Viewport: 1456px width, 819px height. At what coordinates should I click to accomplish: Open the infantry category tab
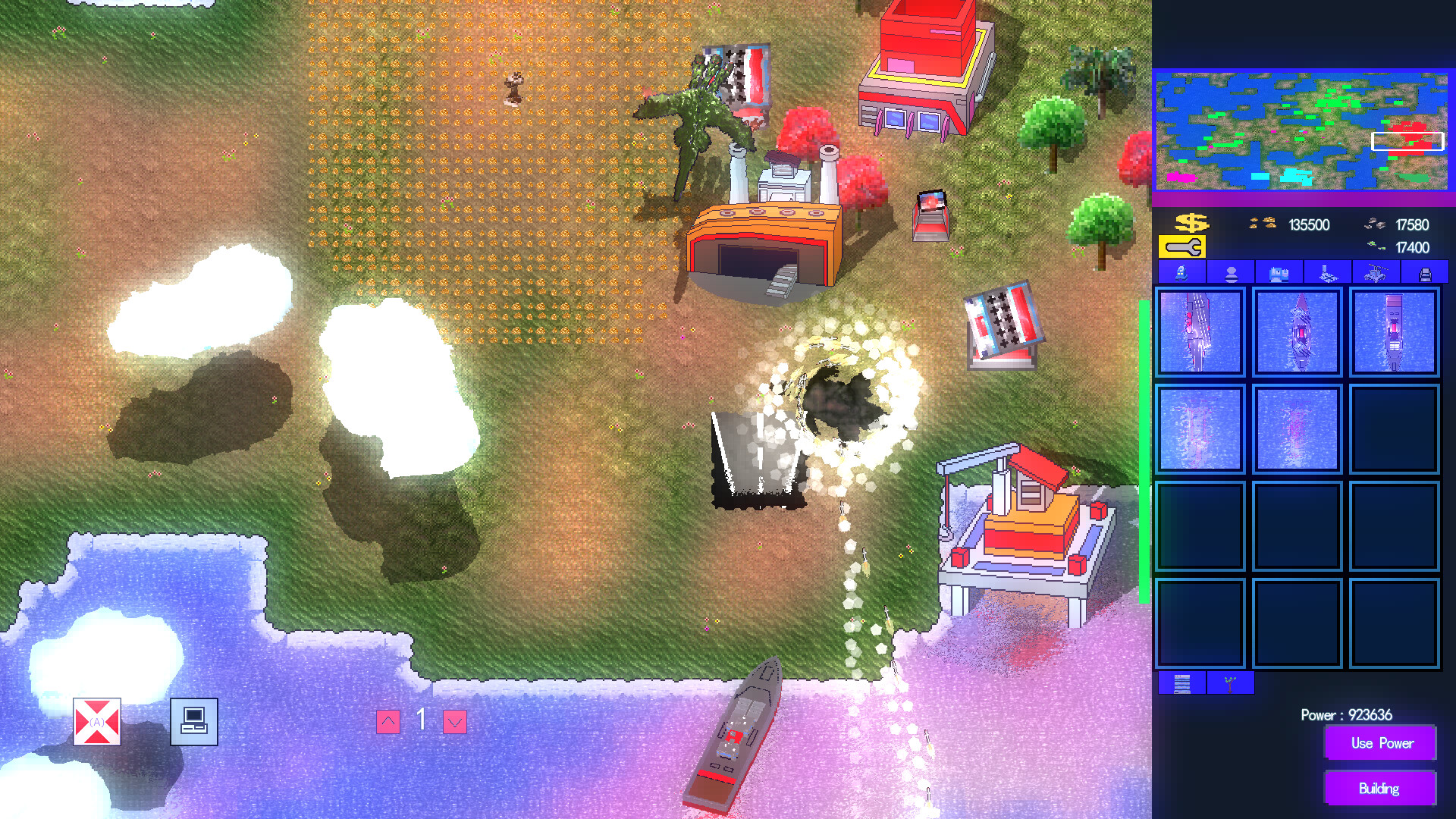pyautogui.click(x=1228, y=271)
